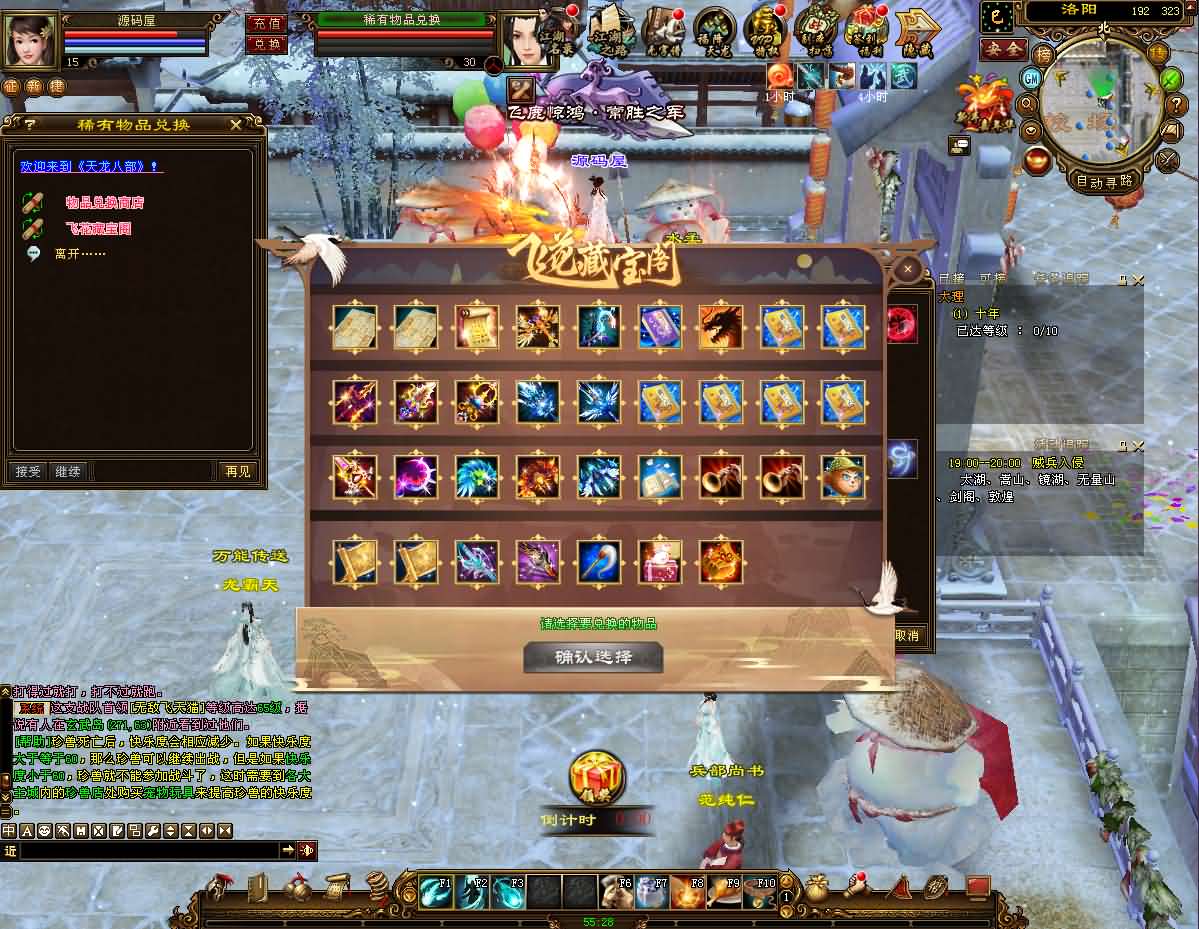
Task: Close the 稀有物品兑换 dialog panel
Action: tap(235, 124)
